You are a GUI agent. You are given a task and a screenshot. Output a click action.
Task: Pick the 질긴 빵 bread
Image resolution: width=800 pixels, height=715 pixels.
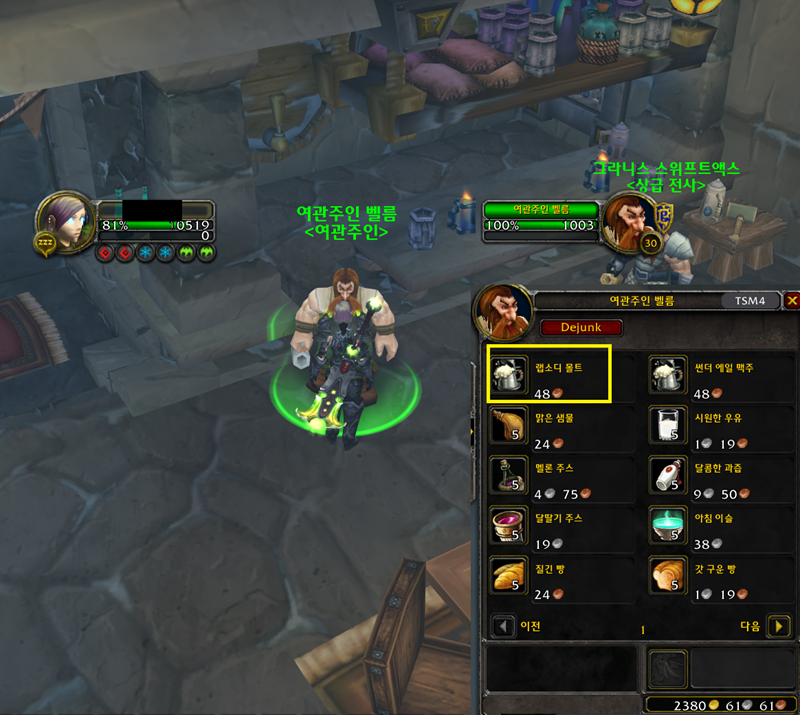pos(508,576)
